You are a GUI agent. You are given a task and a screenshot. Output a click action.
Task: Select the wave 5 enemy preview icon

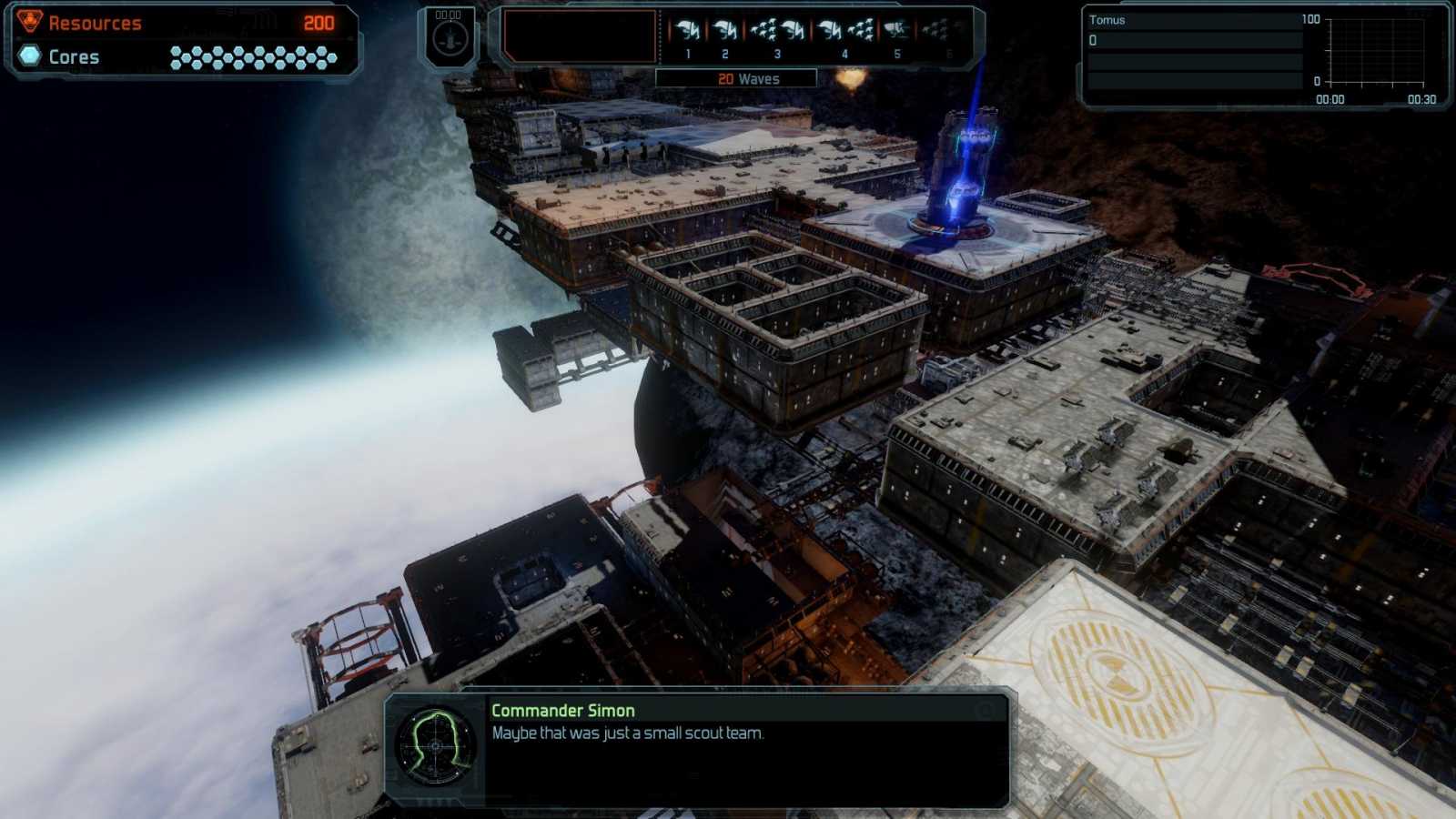click(x=896, y=31)
